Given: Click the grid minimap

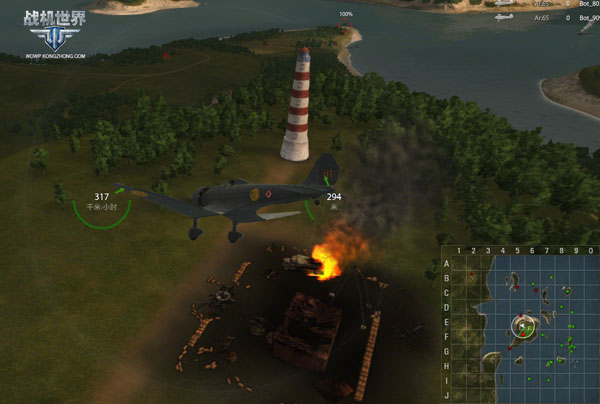Looking at the screenshot, I should point(518,325).
